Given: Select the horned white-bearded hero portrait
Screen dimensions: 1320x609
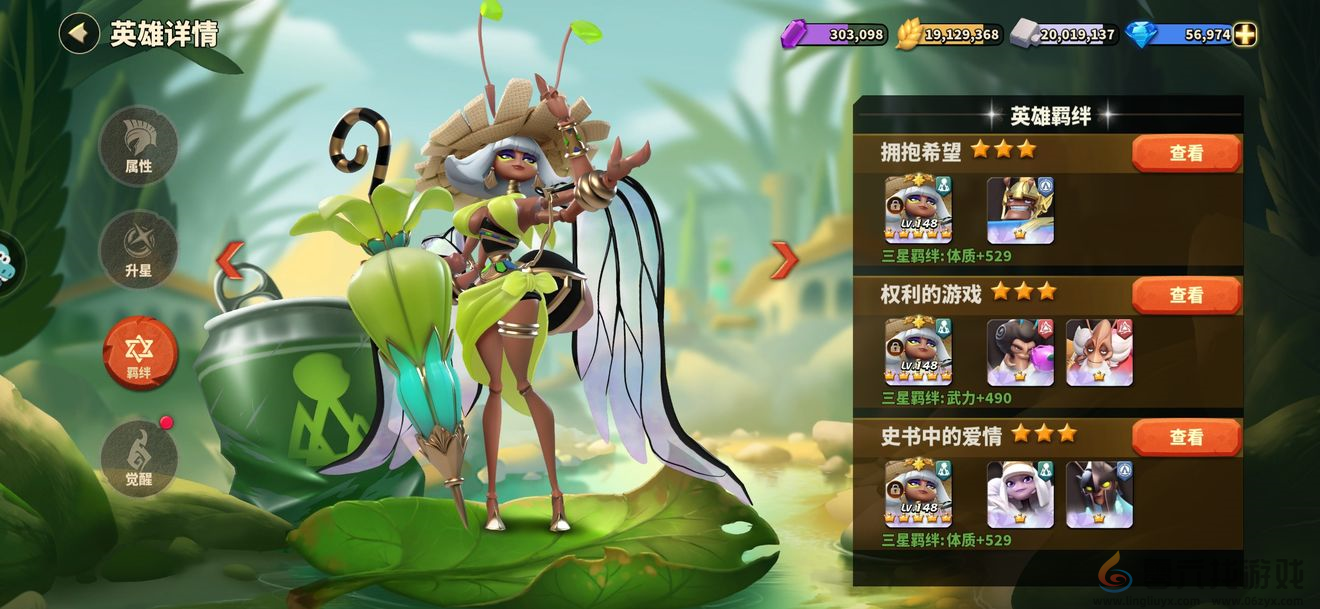Looking at the screenshot, I should (1099, 352).
